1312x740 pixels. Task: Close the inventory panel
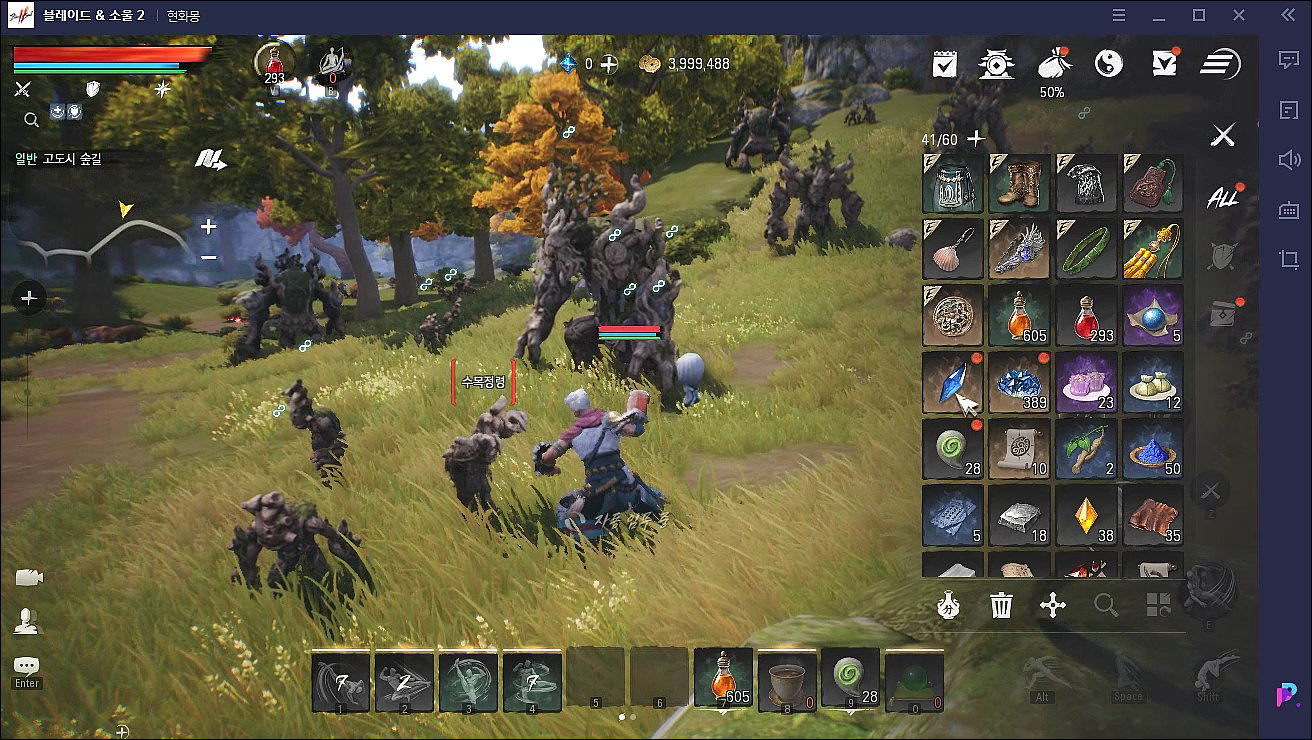coord(1223,135)
